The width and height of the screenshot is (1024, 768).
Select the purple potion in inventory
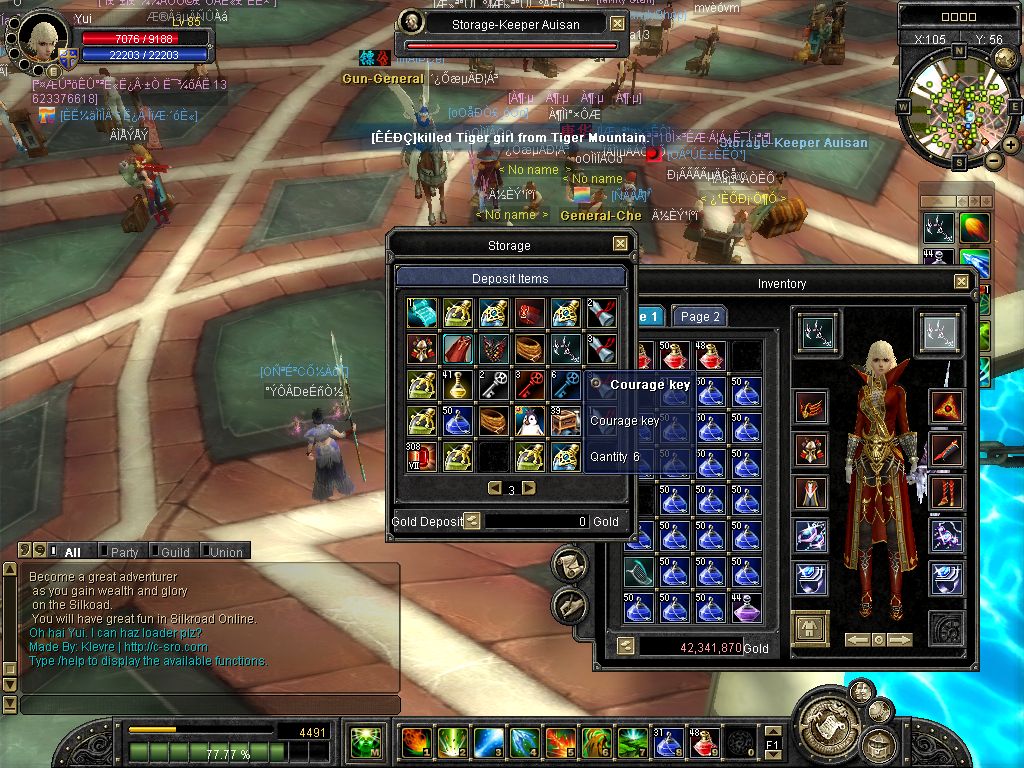(x=745, y=607)
